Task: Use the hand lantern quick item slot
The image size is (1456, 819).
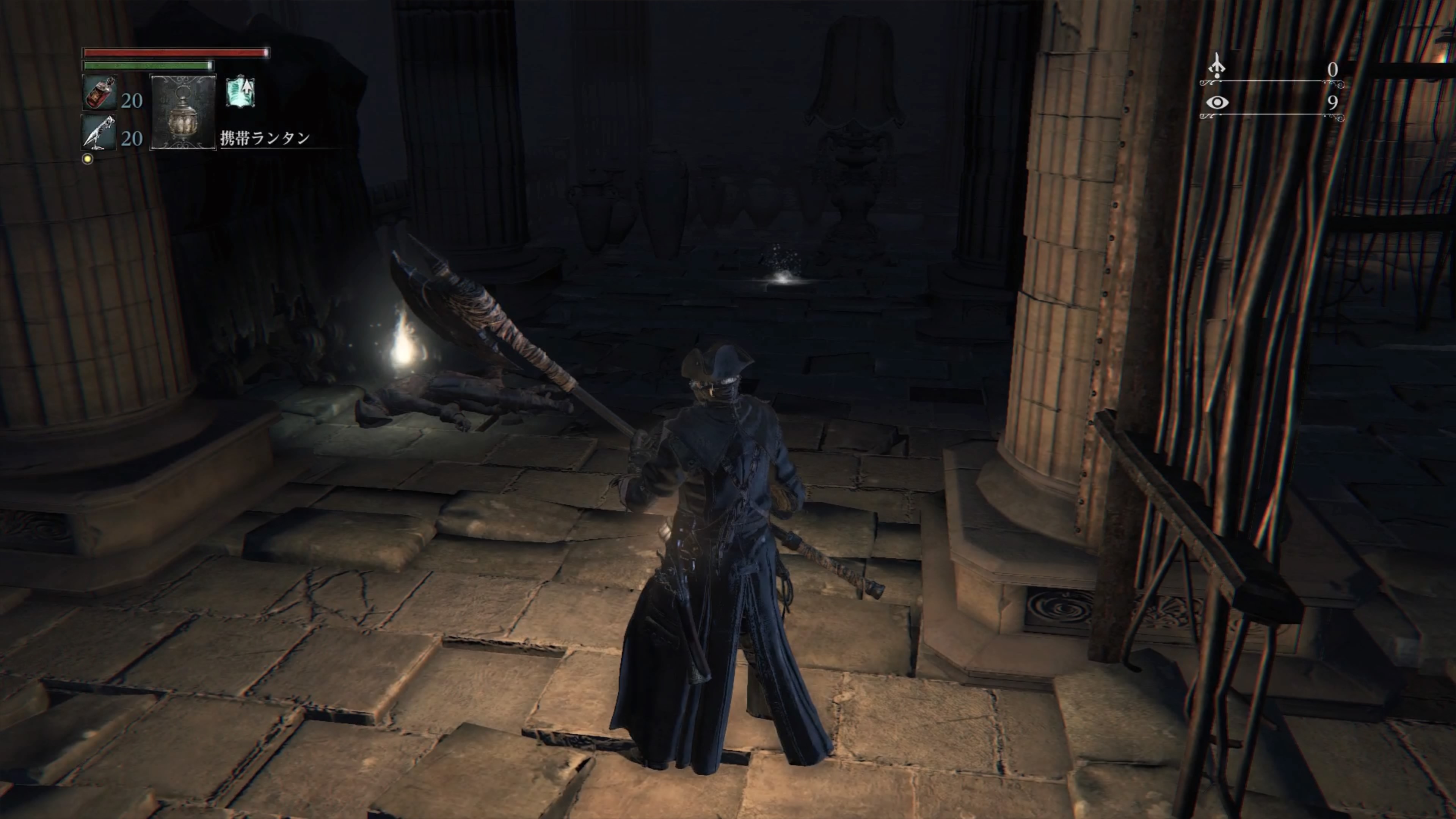Action: (x=182, y=113)
